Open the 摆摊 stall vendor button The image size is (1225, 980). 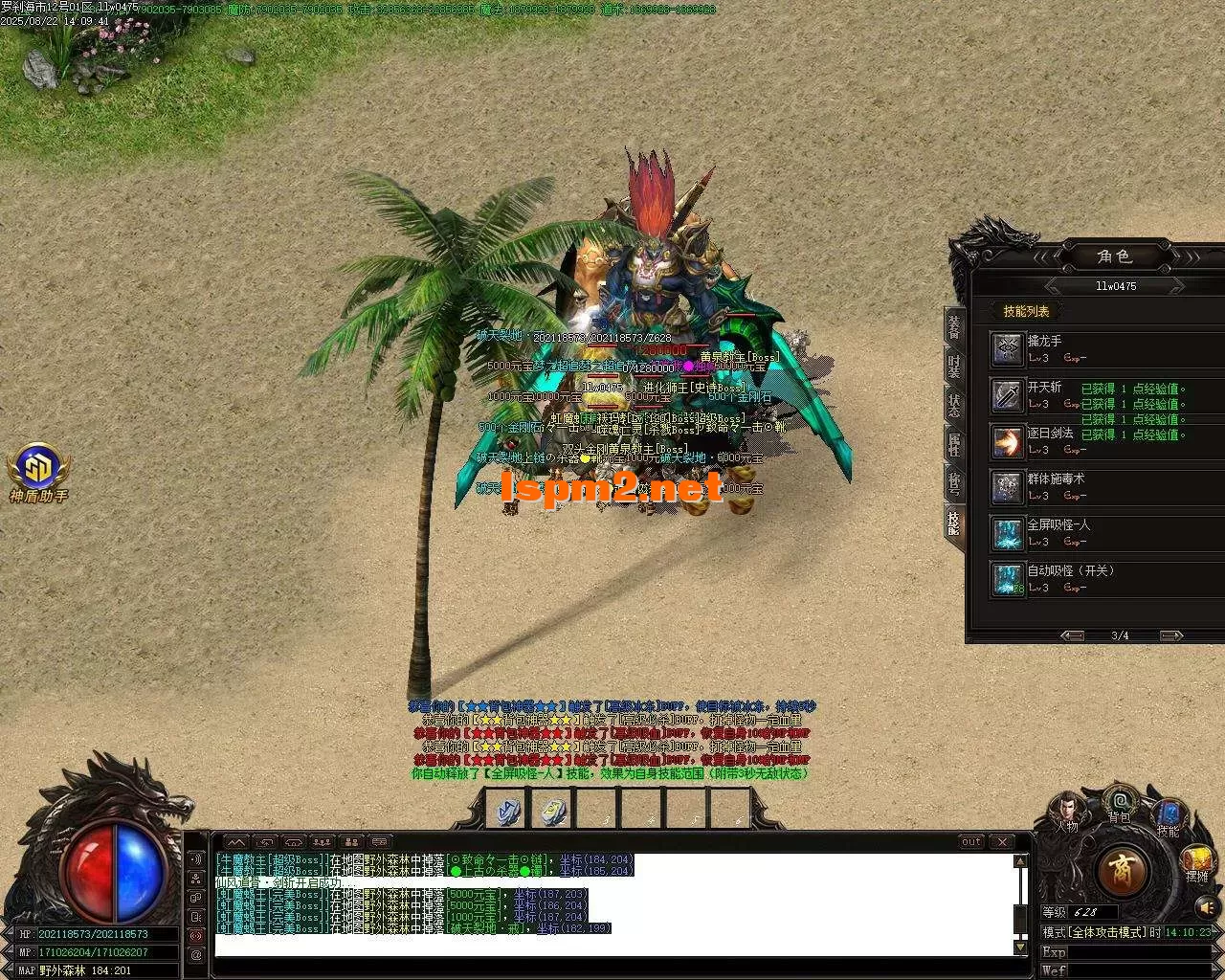tap(1196, 860)
